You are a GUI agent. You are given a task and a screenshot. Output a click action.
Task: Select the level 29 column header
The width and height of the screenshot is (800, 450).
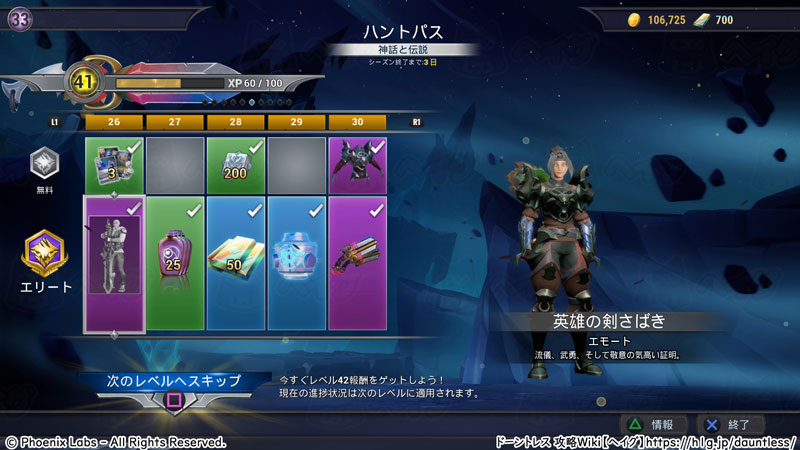pos(297,122)
